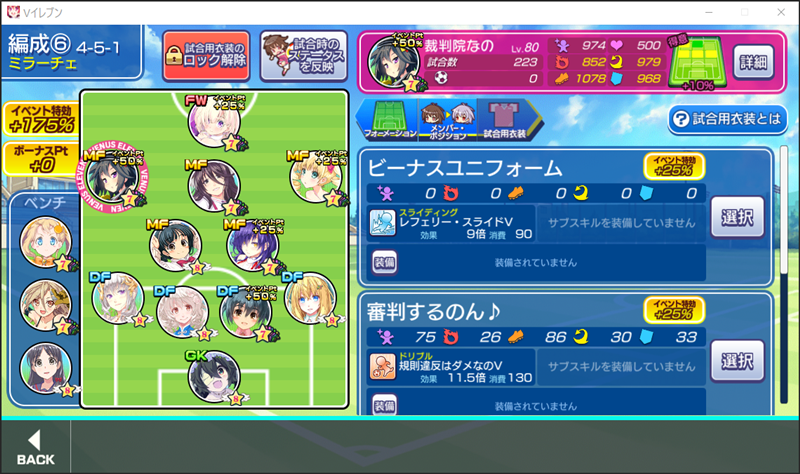Image resolution: width=800 pixels, height=474 pixels.
Task: Minimize the Vイレブン window
Action: tap(709, 11)
